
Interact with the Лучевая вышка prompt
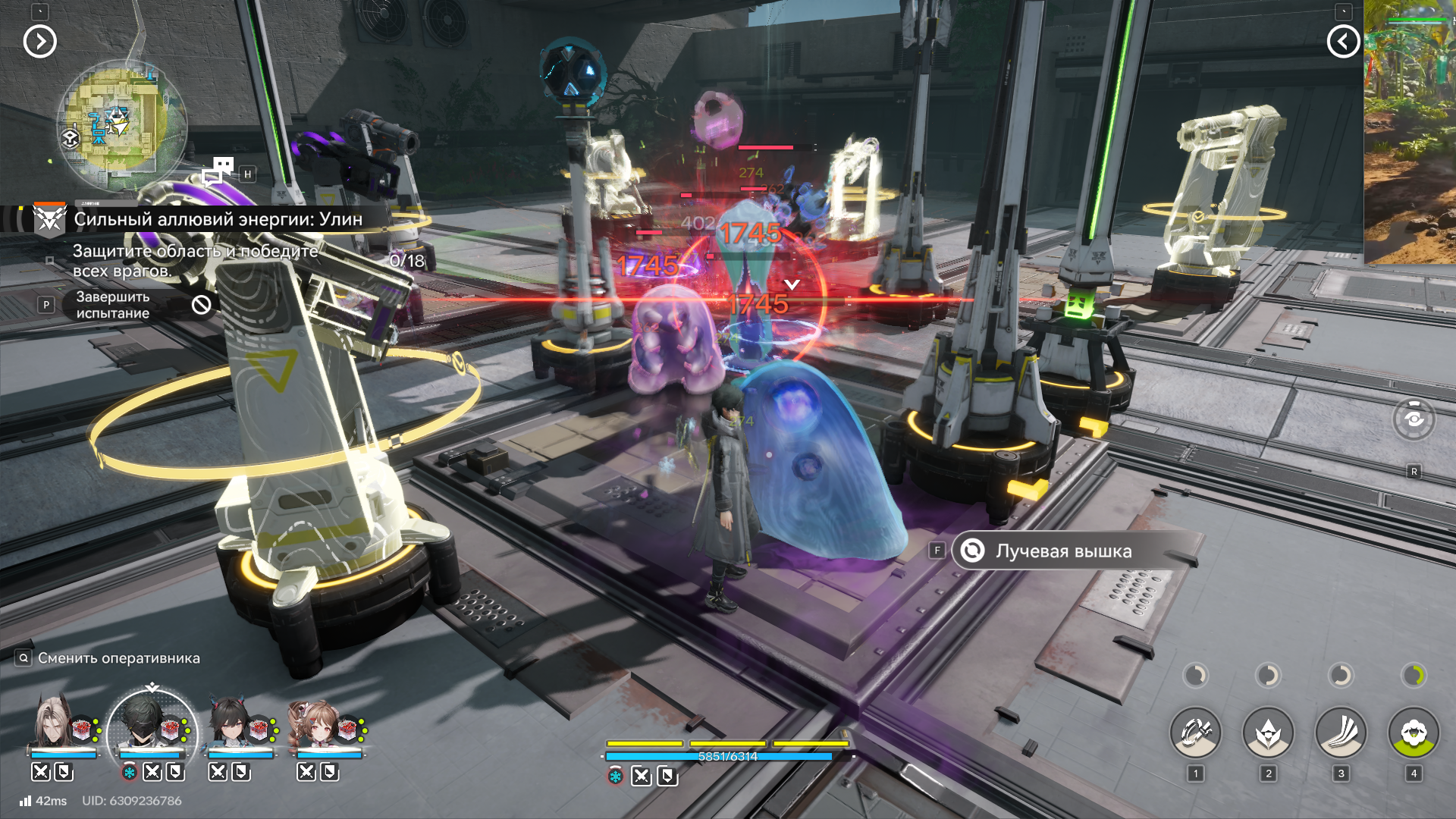(x=1062, y=551)
